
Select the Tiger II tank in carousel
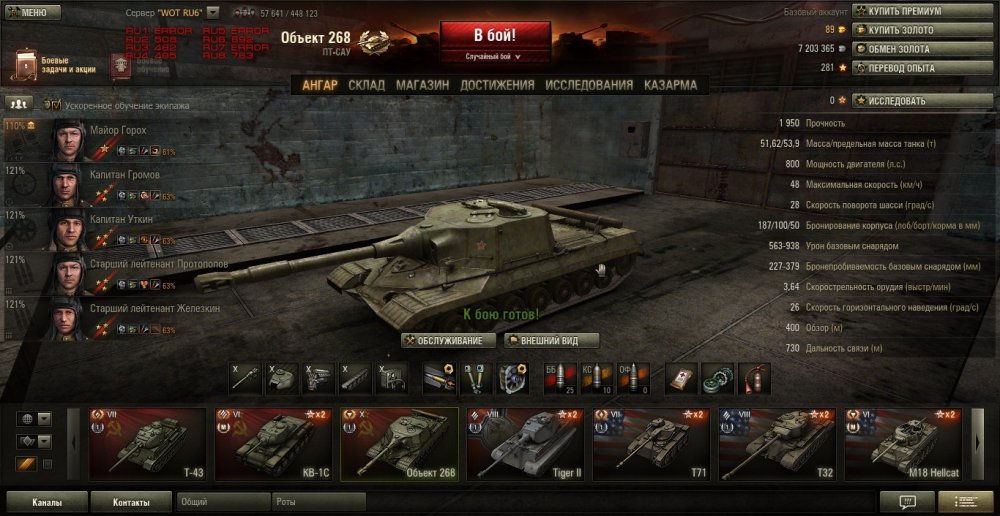click(526, 444)
